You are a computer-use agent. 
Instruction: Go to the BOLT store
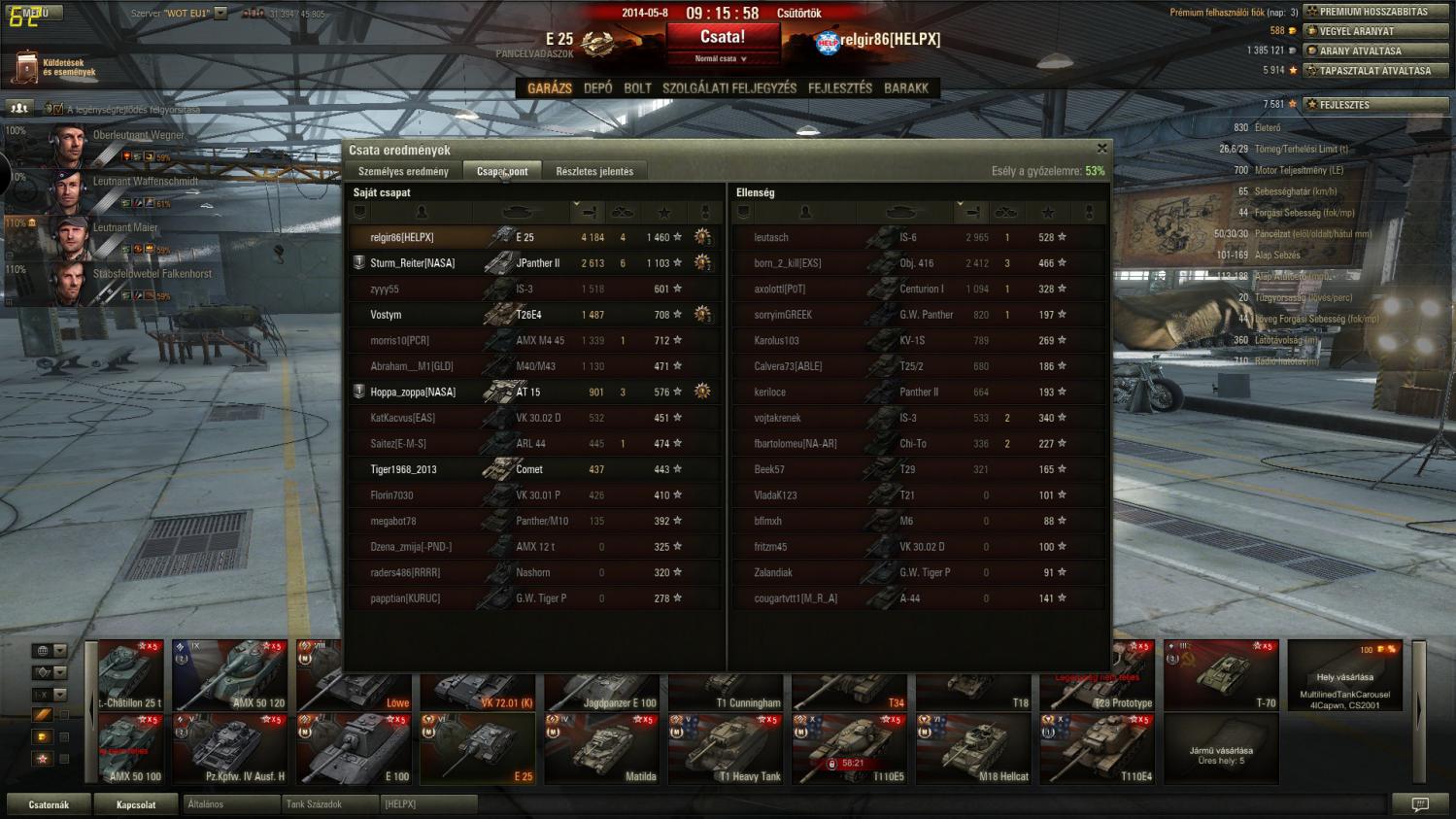tap(637, 88)
